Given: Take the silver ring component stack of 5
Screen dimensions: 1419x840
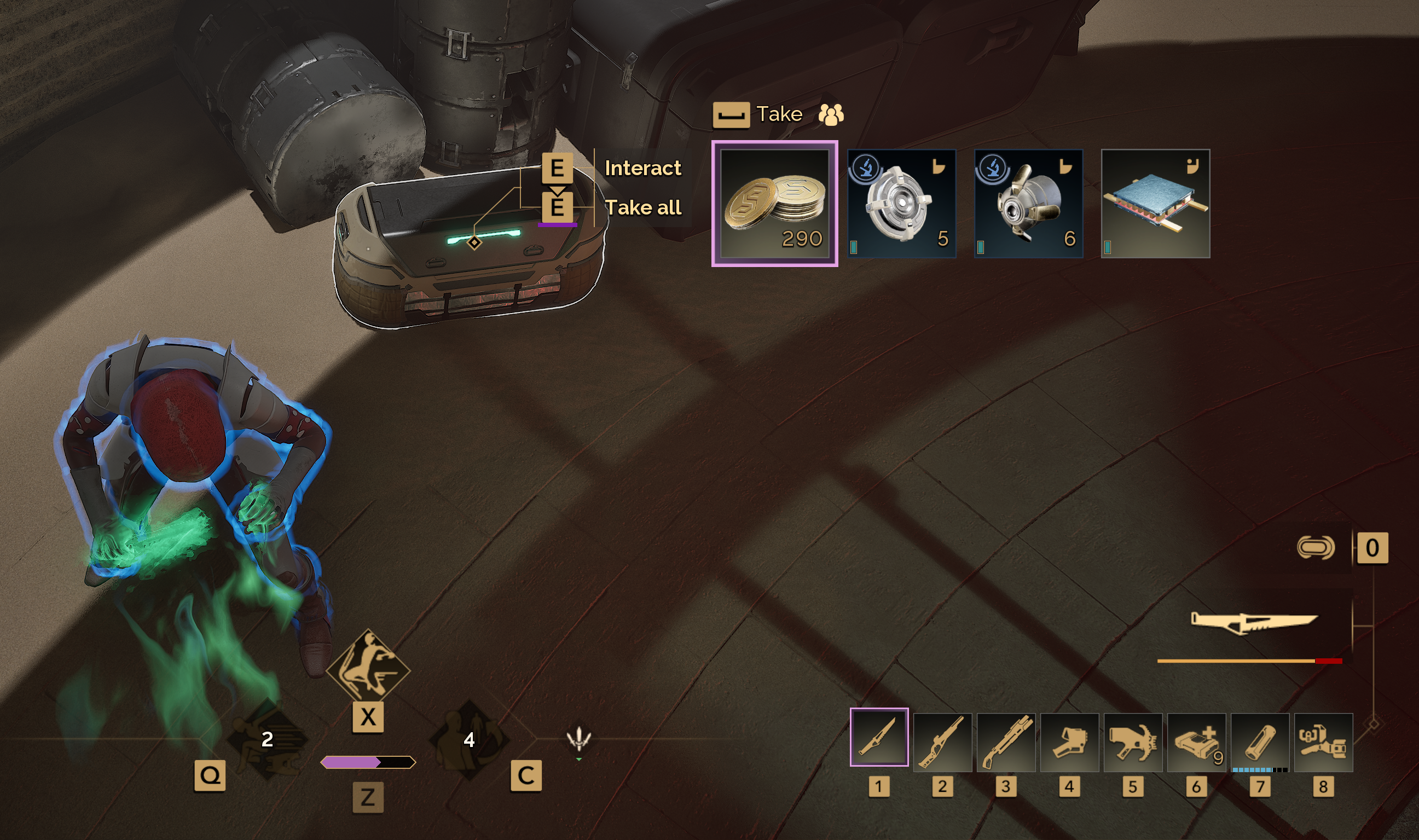Looking at the screenshot, I should (901, 204).
